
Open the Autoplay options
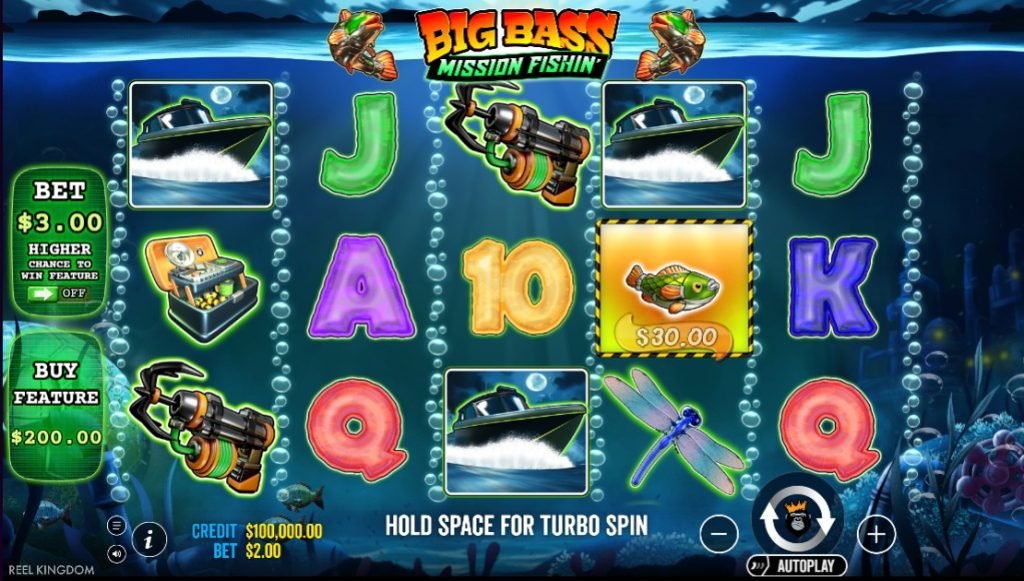(797, 566)
